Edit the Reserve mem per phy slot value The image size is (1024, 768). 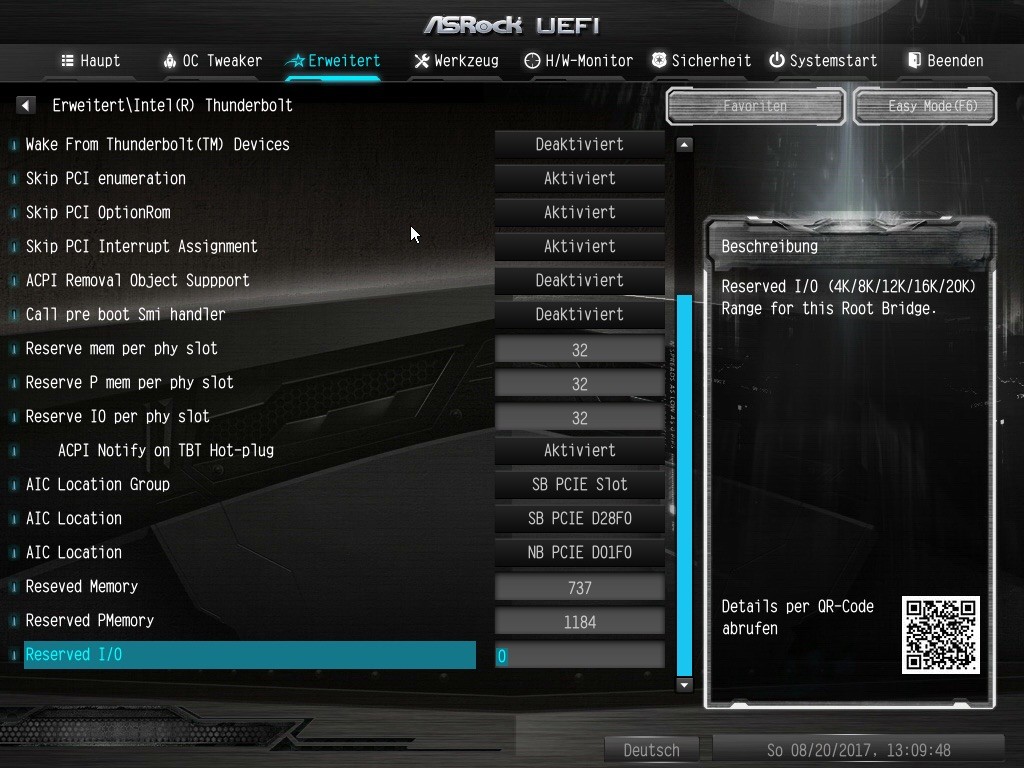coord(579,350)
